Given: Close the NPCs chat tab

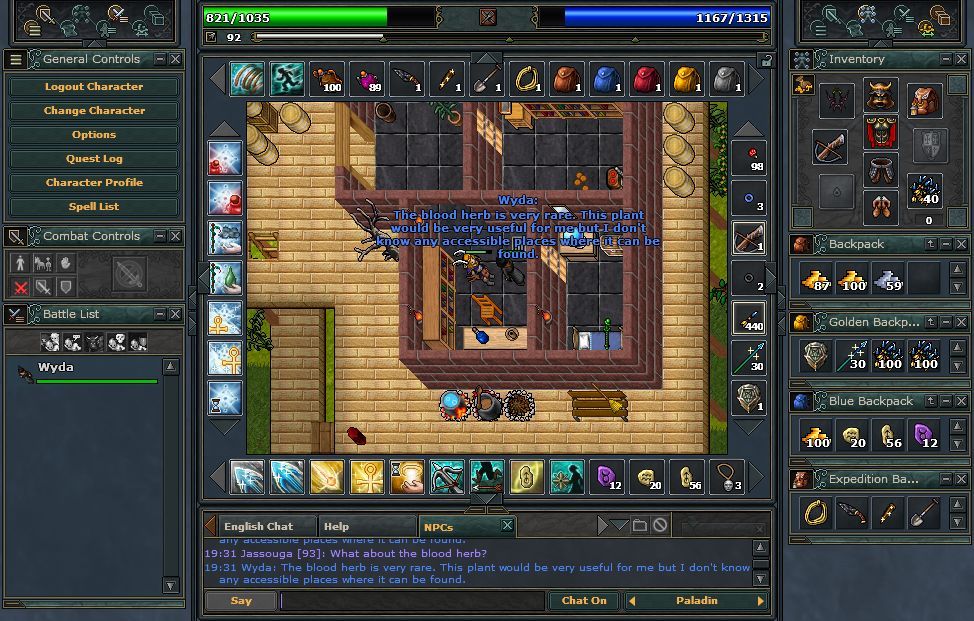Looking at the screenshot, I should (507, 526).
